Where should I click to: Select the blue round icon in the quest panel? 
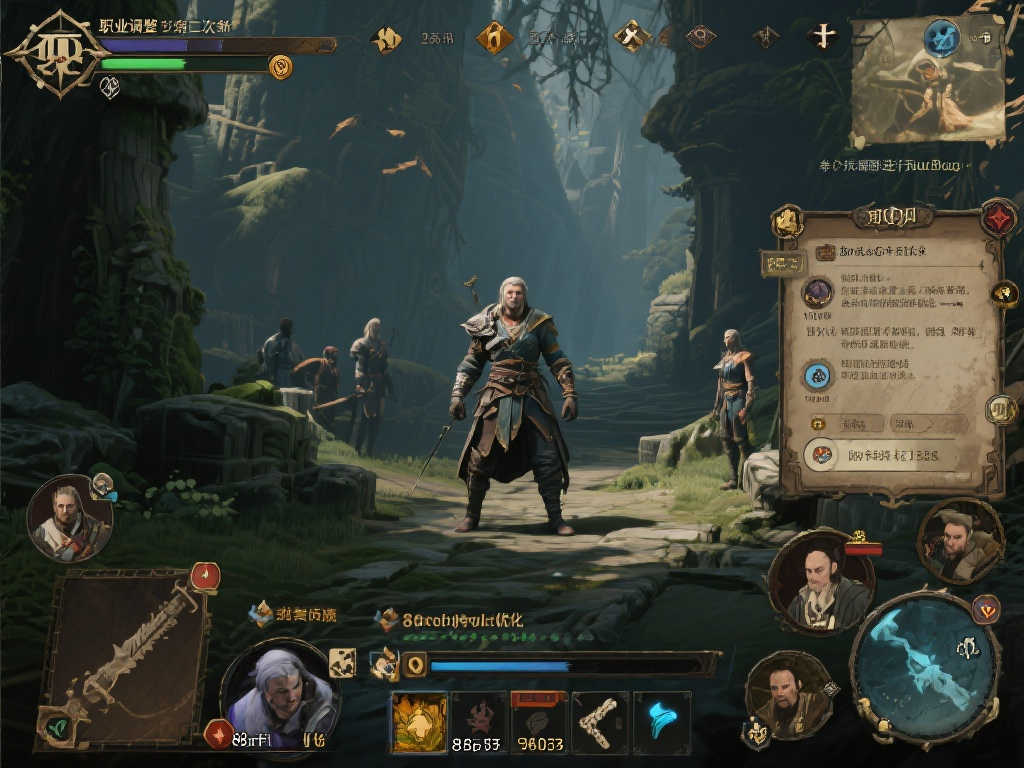(818, 376)
